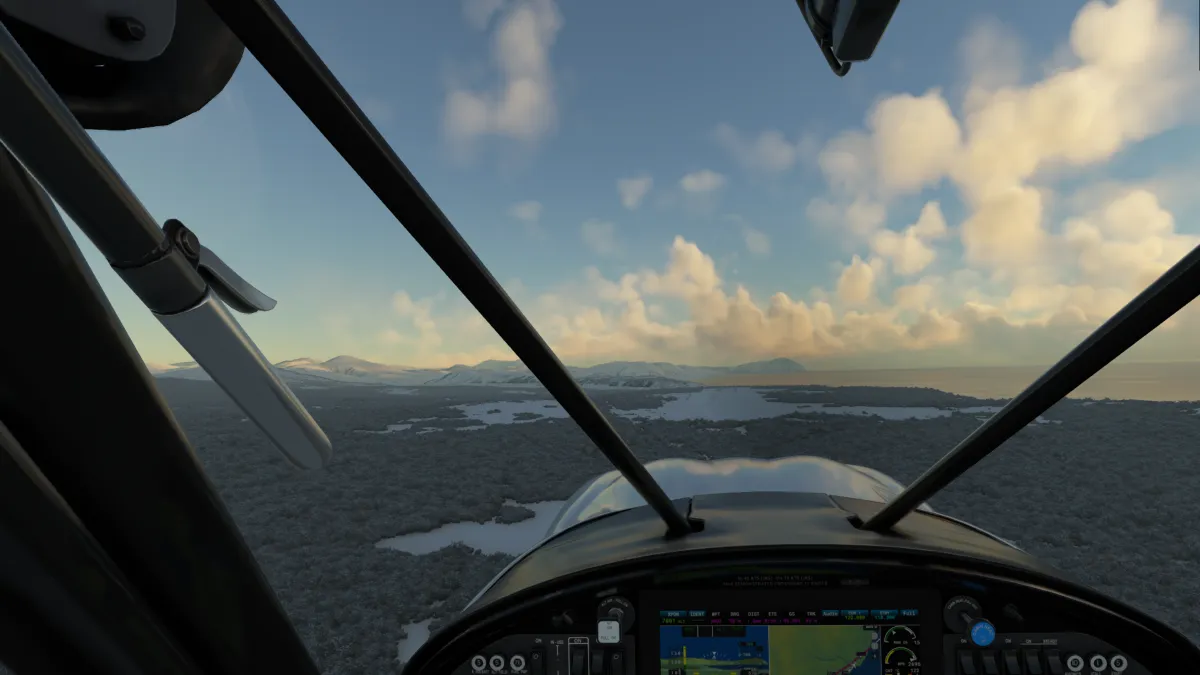This screenshot has height=675, width=1200.
Task: Click the blue-capped knob on the panel
Action: click(982, 632)
